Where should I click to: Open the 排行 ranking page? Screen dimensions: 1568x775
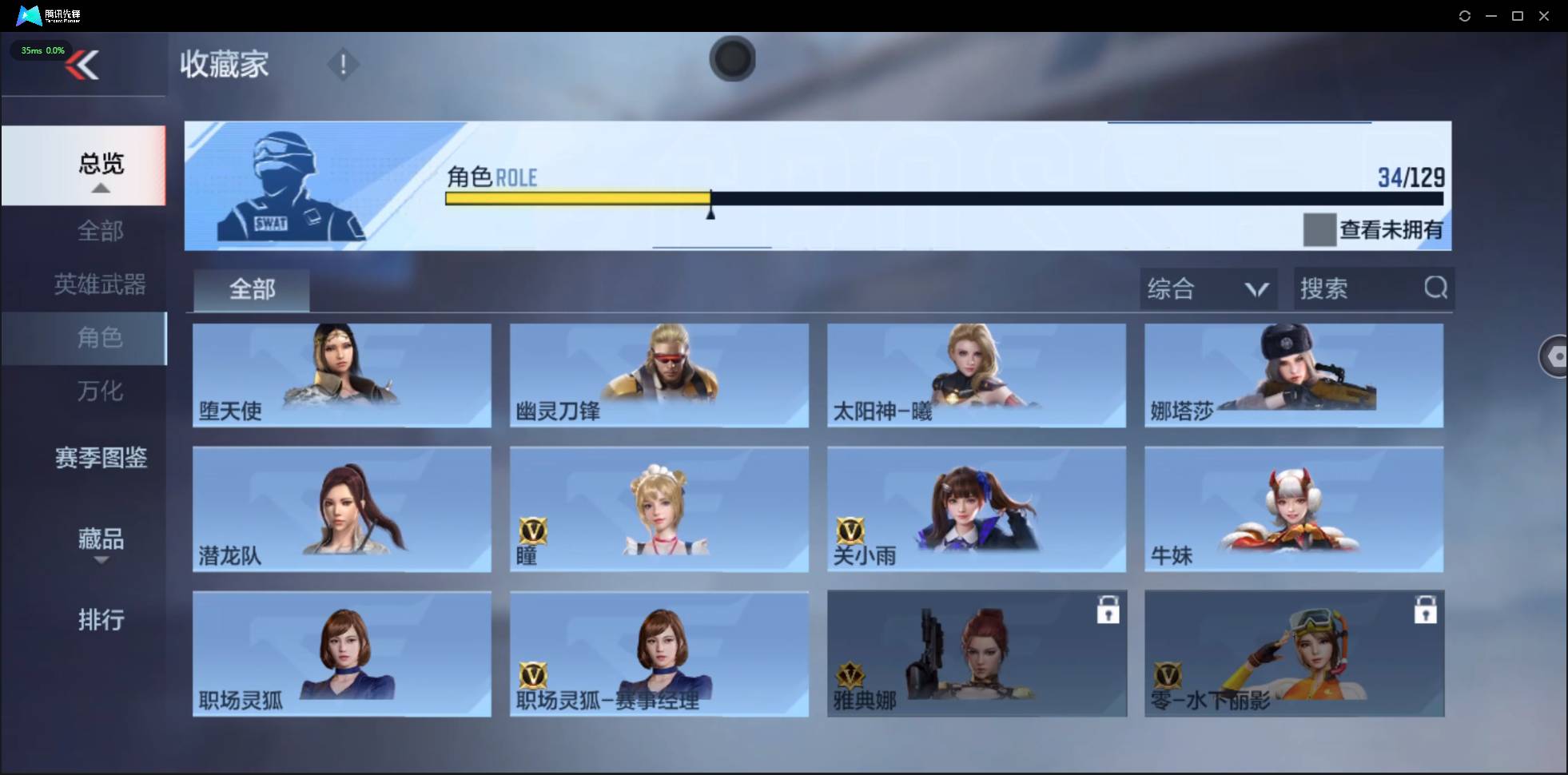coord(101,621)
